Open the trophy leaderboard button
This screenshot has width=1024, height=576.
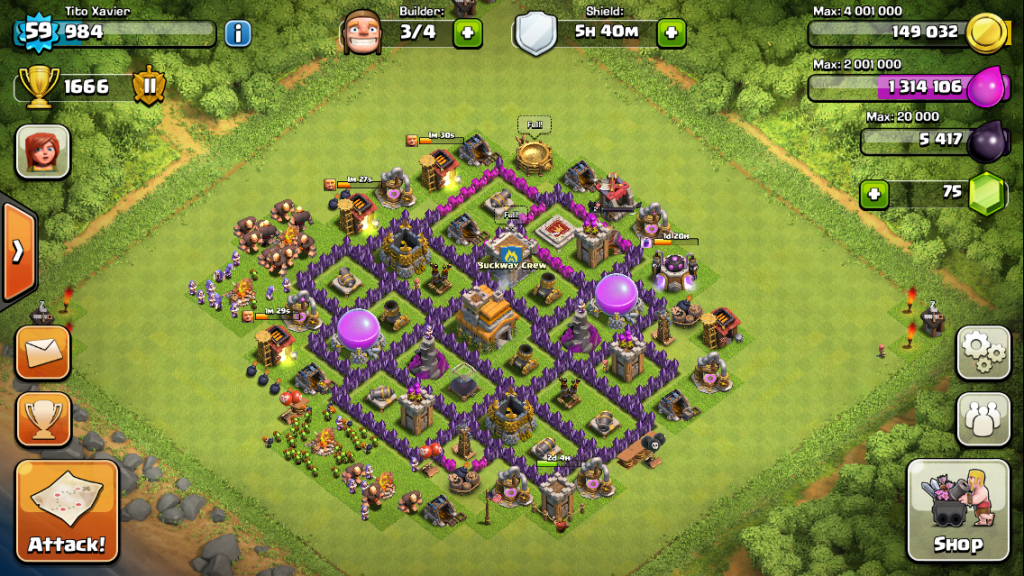(x=43, y=419)
